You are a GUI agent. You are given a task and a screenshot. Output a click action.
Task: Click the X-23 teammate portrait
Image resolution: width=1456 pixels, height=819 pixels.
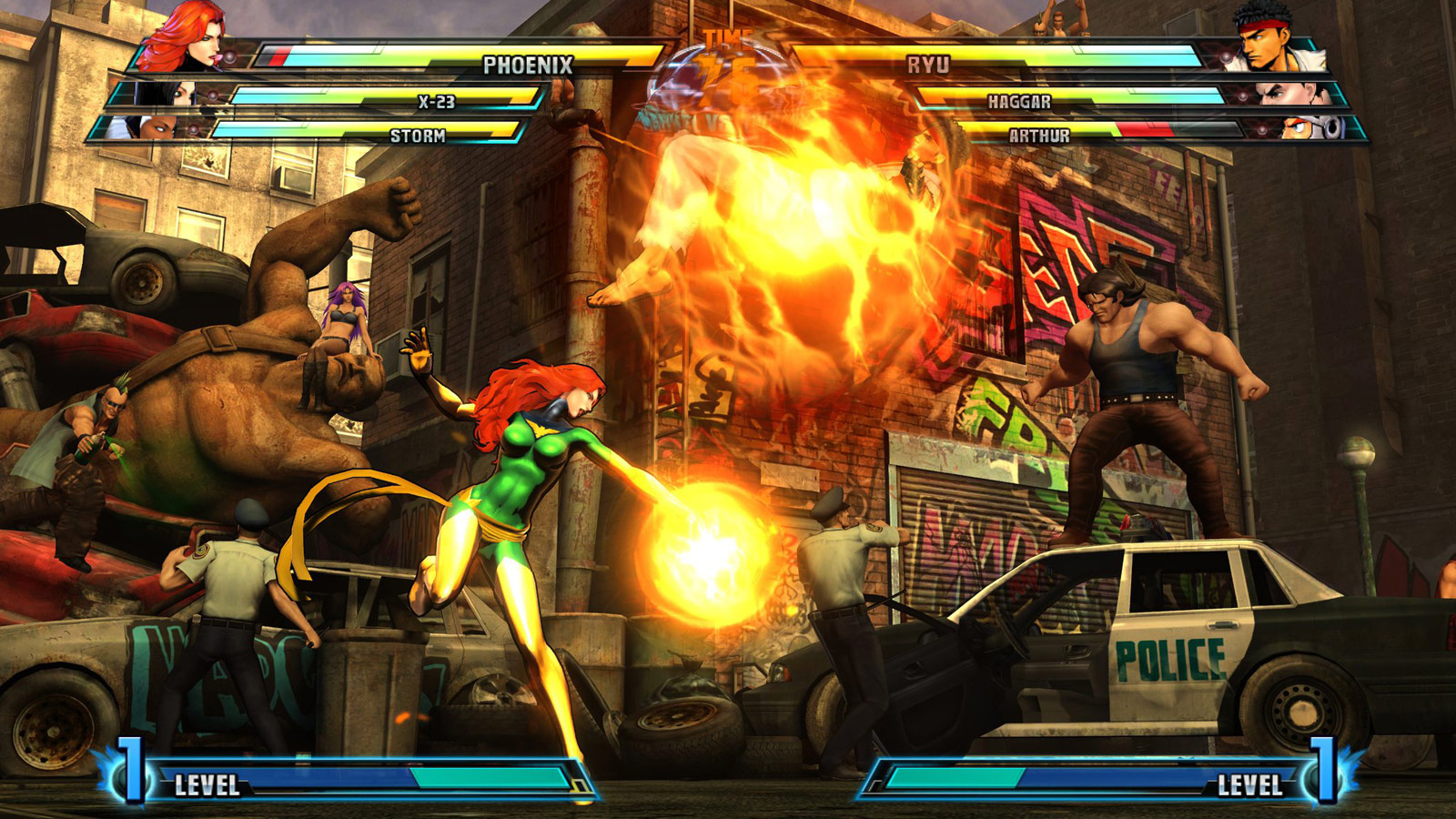[x=168, y=96]
